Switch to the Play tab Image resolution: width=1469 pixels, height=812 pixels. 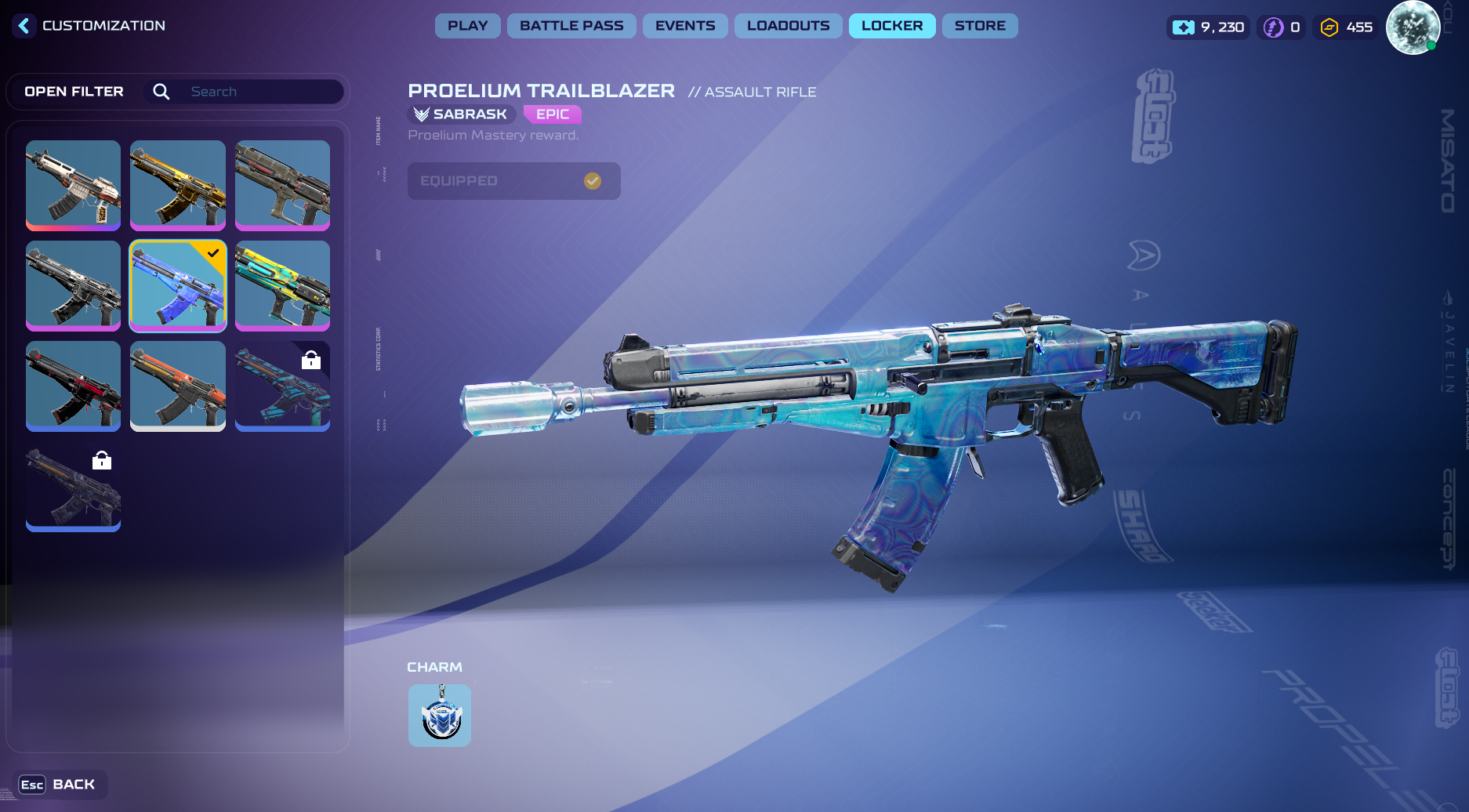(x=467, y=26)
